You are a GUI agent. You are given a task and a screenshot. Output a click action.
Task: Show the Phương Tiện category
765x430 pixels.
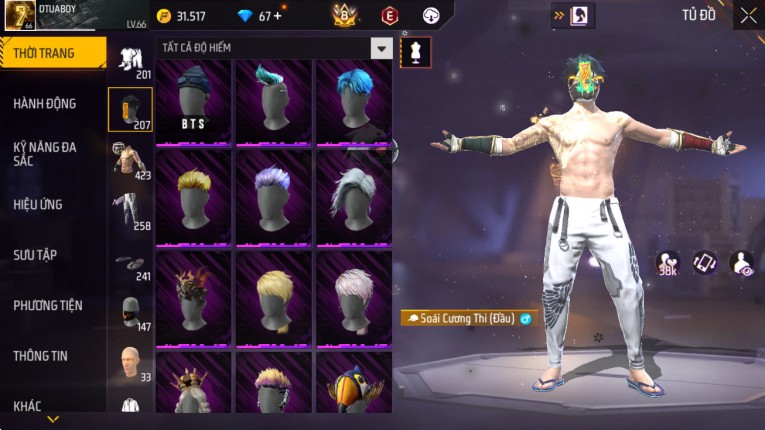(48, 305)
